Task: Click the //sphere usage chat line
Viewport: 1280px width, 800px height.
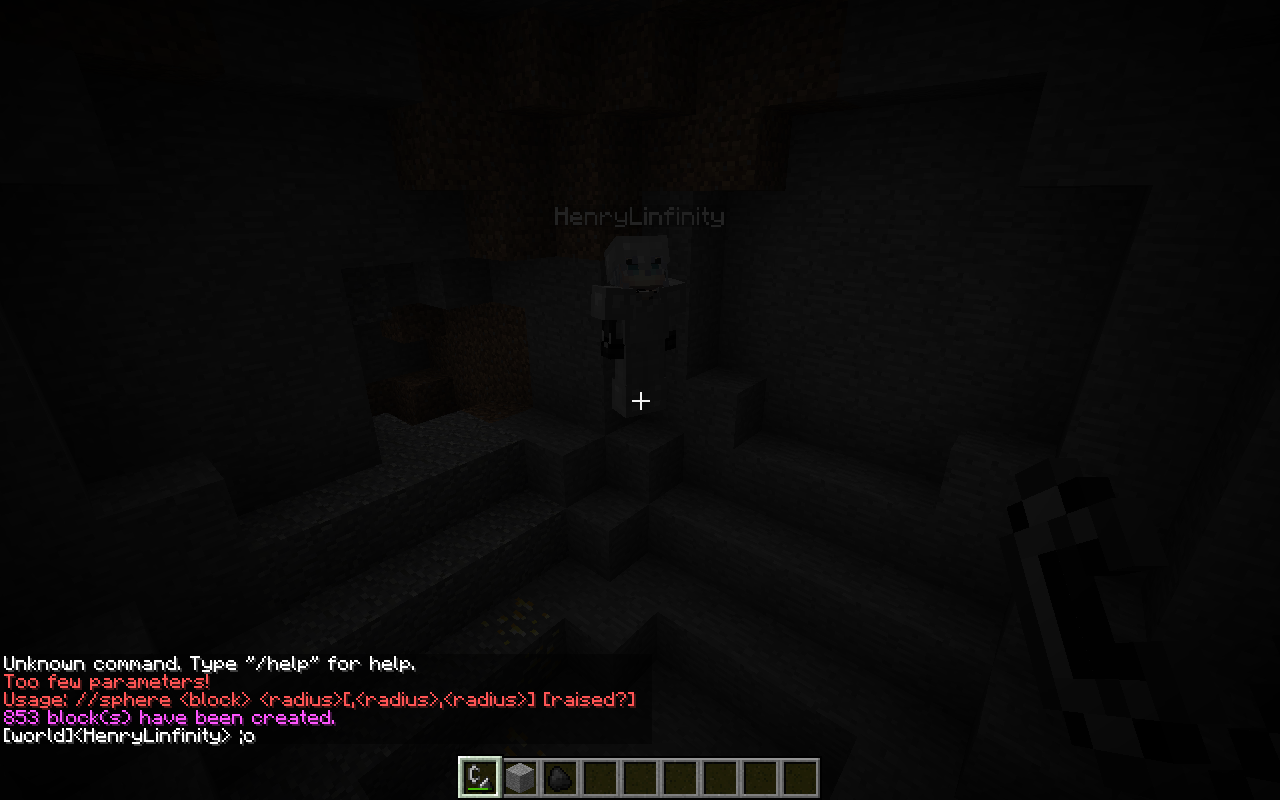Action: [x=320, y=699]
